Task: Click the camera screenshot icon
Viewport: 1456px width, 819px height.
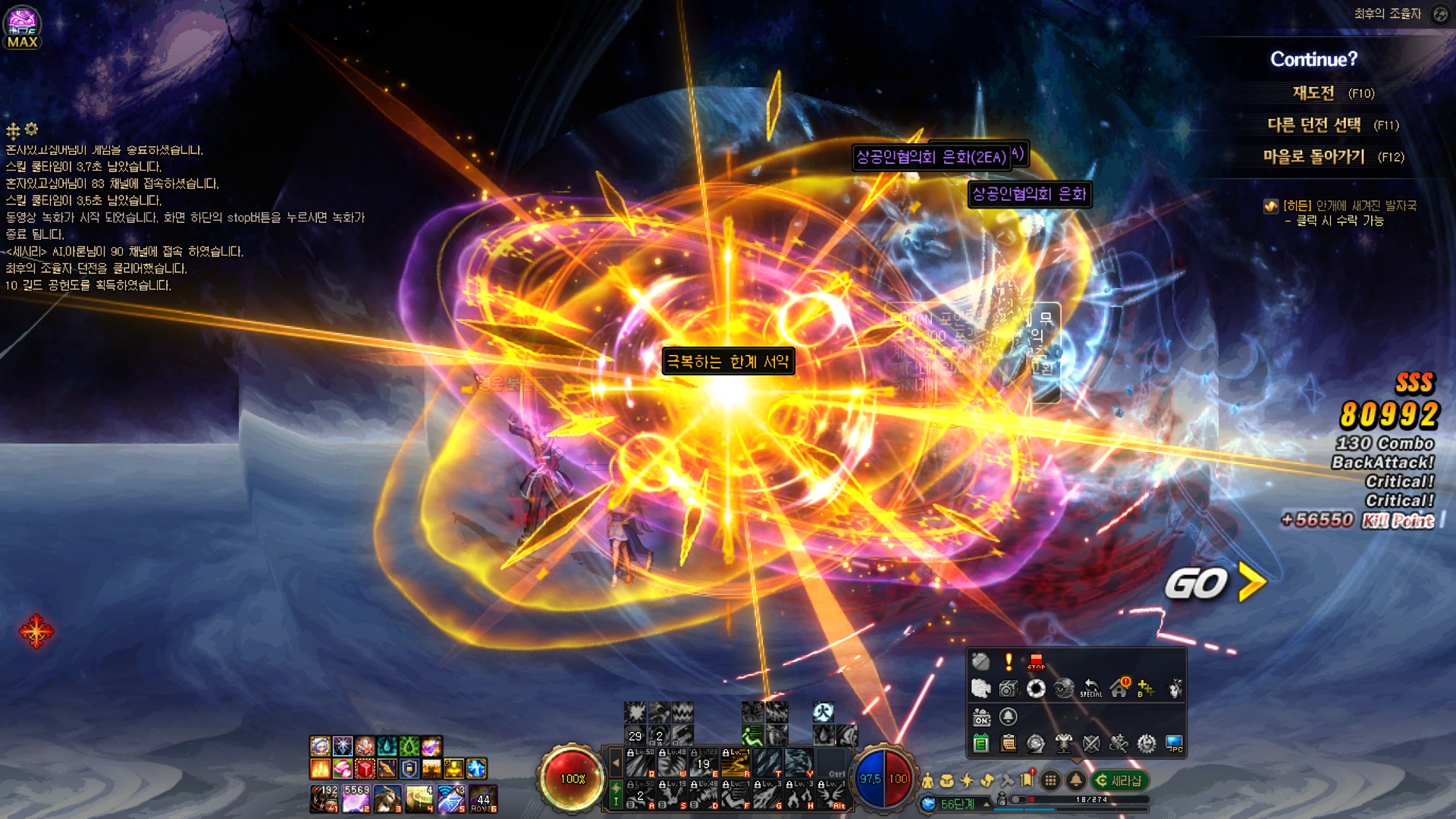Action: click(x=1009, y=688)
